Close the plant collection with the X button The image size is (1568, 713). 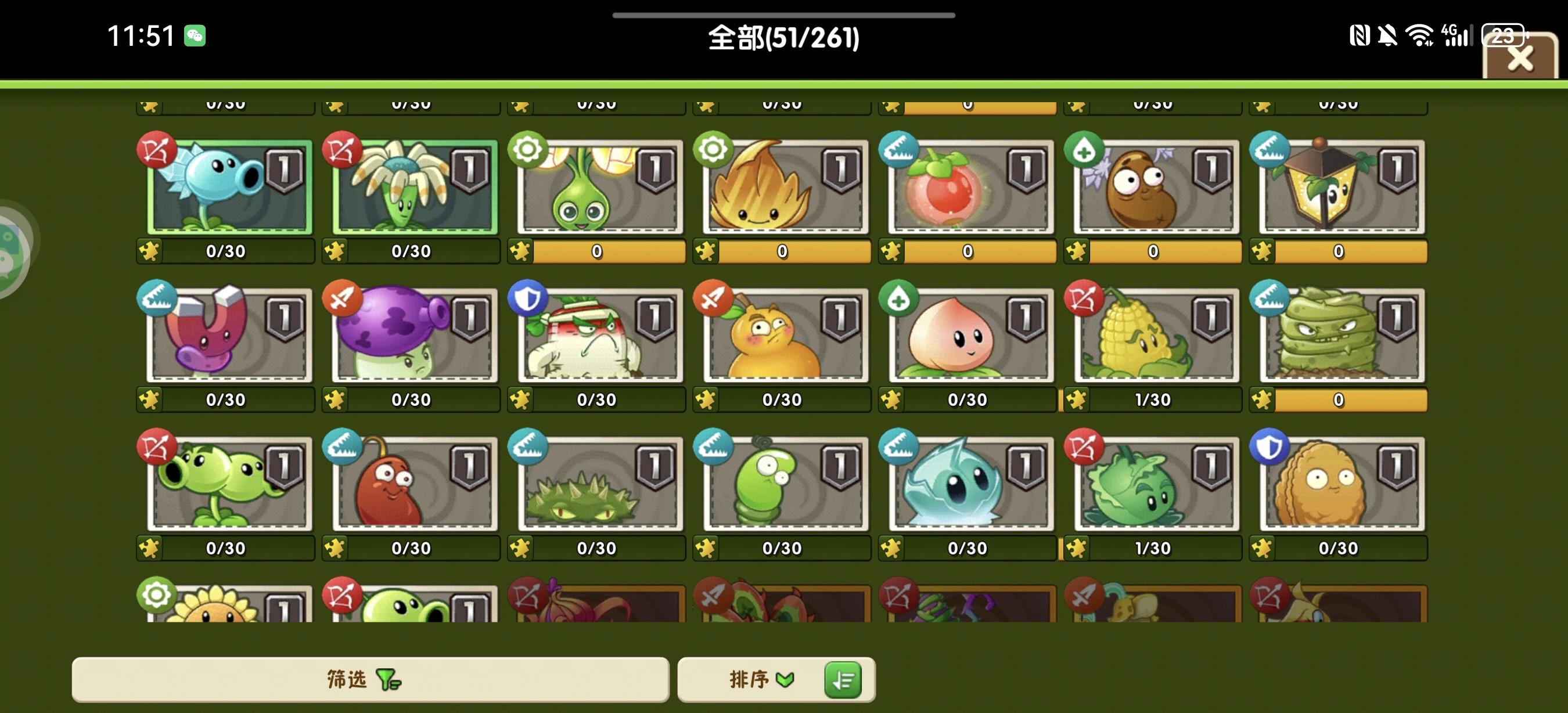tap(1521, 58)
